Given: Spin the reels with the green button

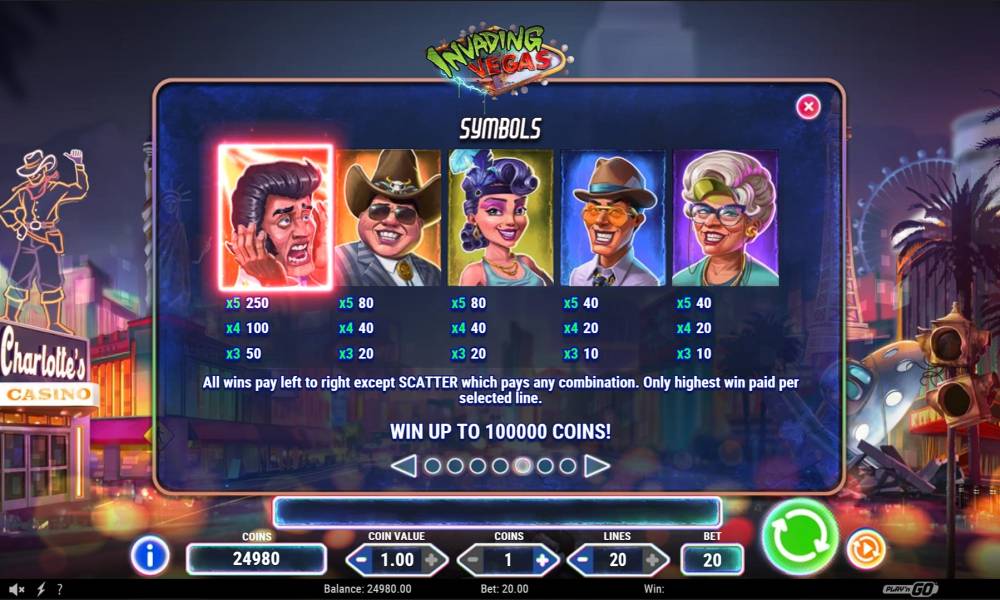Looking at the screenshot, I should click(800, 537).
